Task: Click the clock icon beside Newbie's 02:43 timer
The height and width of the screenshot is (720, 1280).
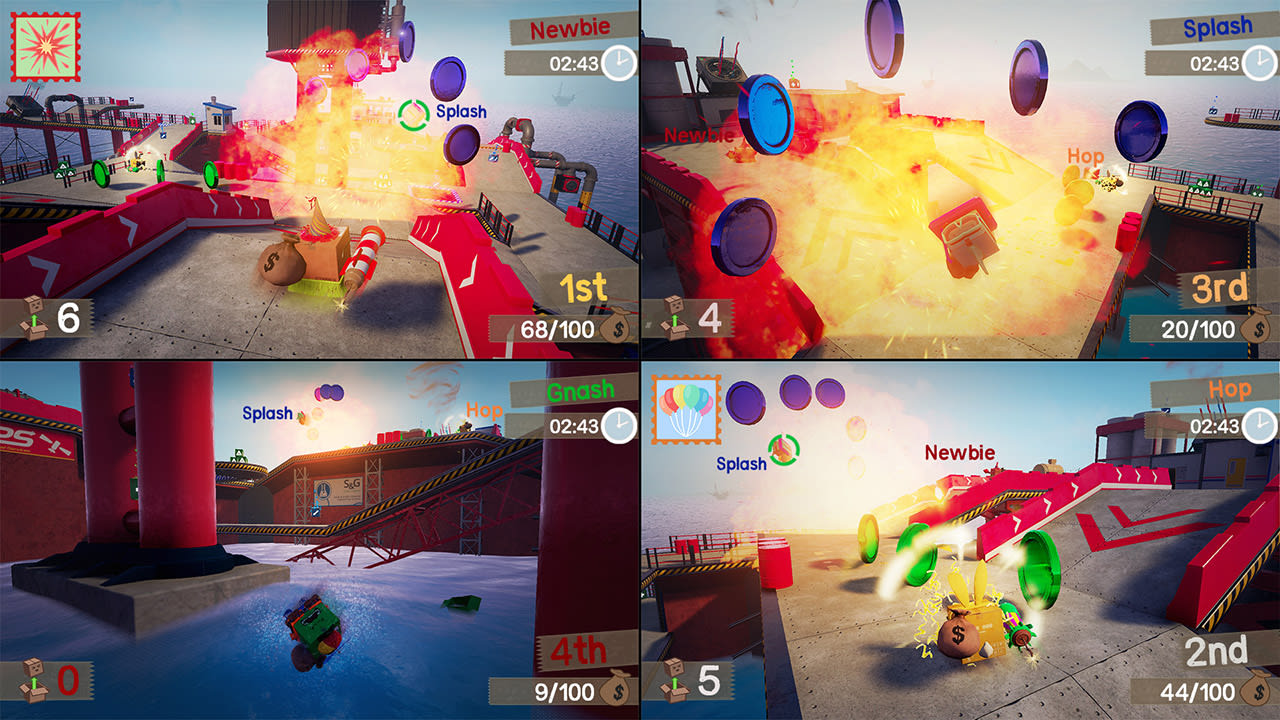Action: [617, 64]
